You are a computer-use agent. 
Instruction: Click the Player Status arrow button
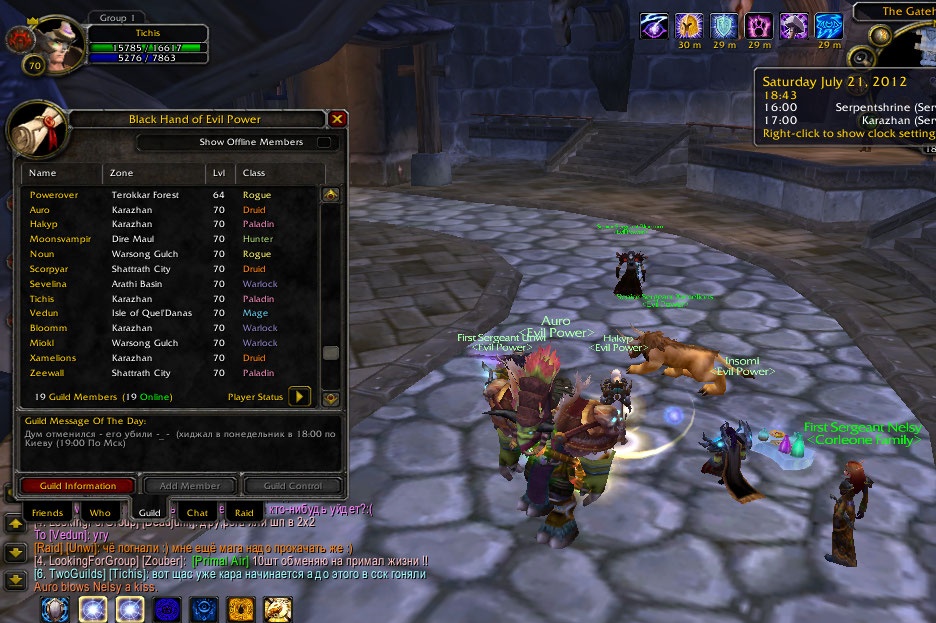coord(299,397)
